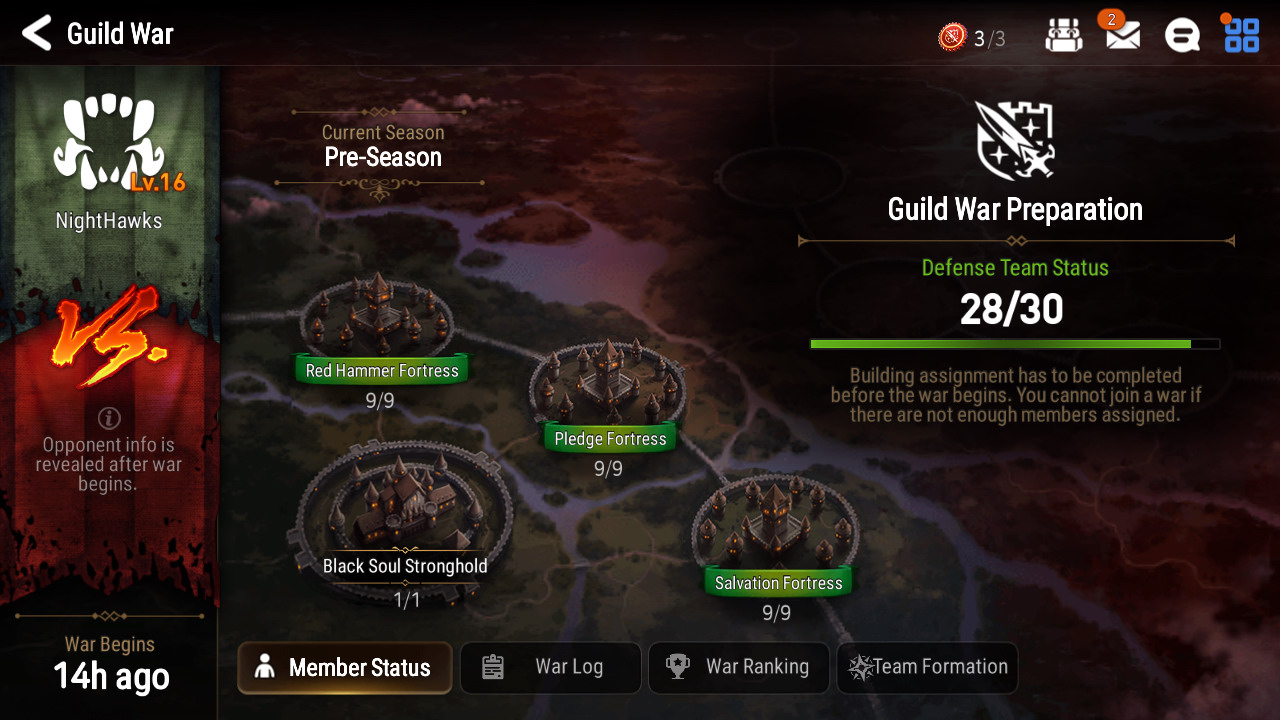Viewport: 1280px width, 720px height.
Task: Show the War Ranking
Action: (x=739, y=668)
